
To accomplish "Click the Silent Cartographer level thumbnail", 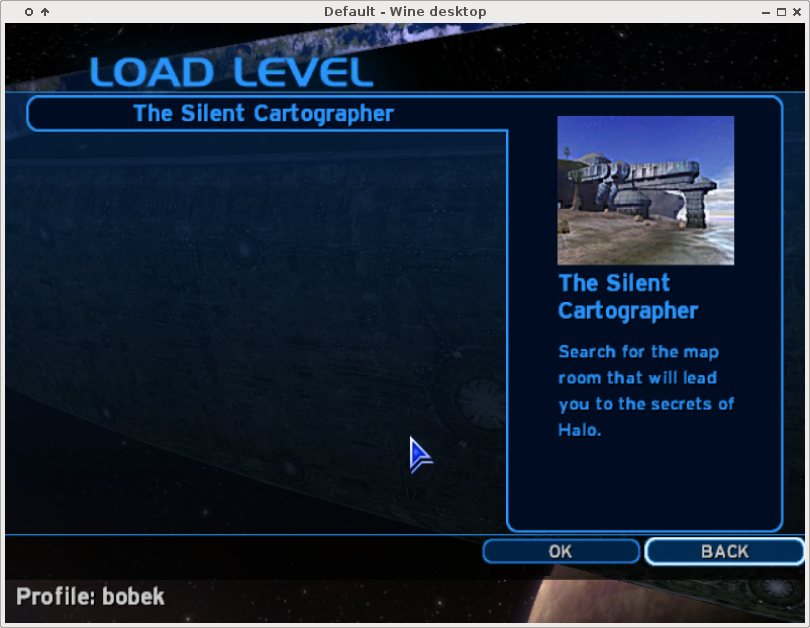I will [645, 190].
